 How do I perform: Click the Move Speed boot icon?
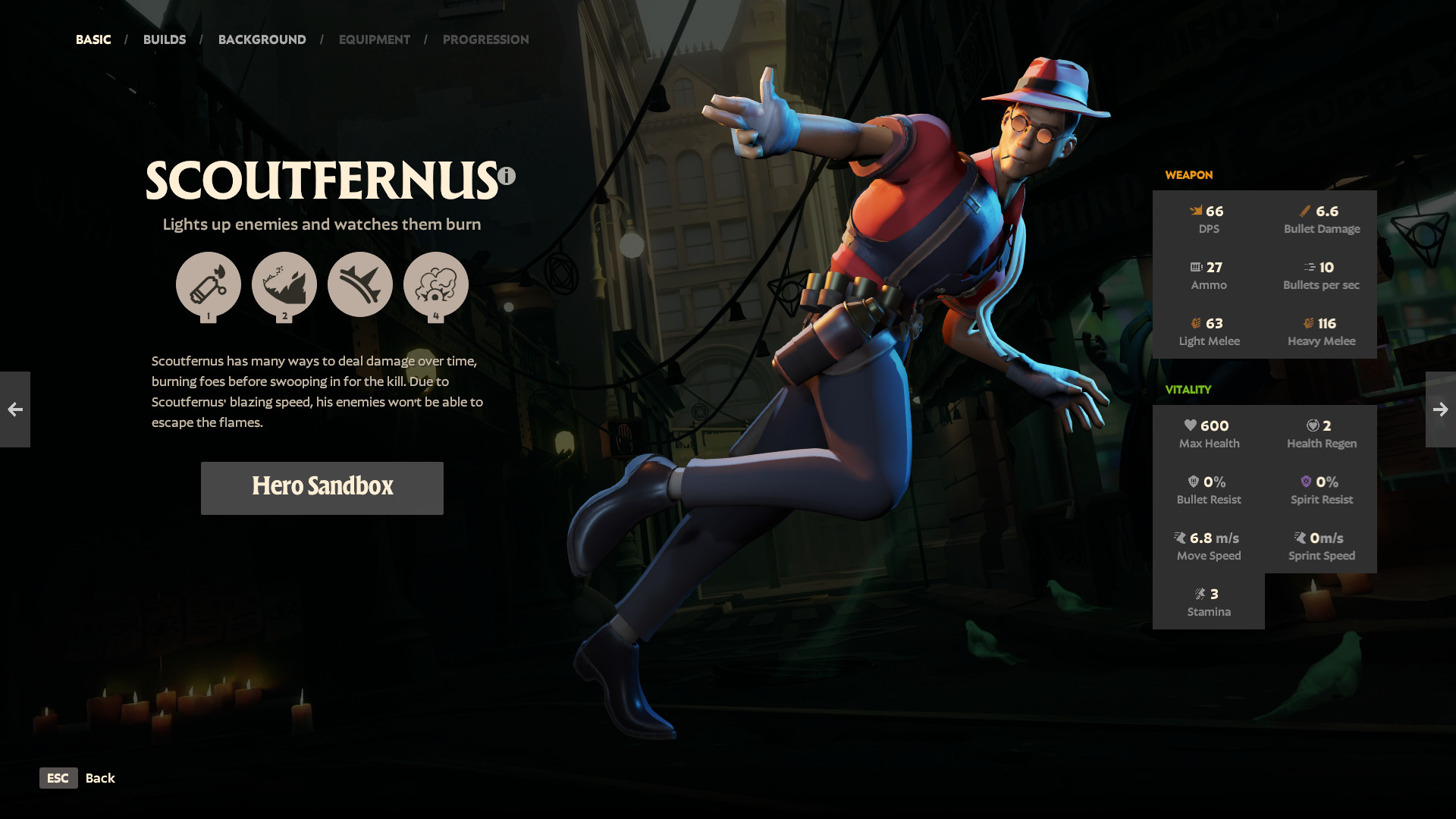click(x=1181, y=538)
